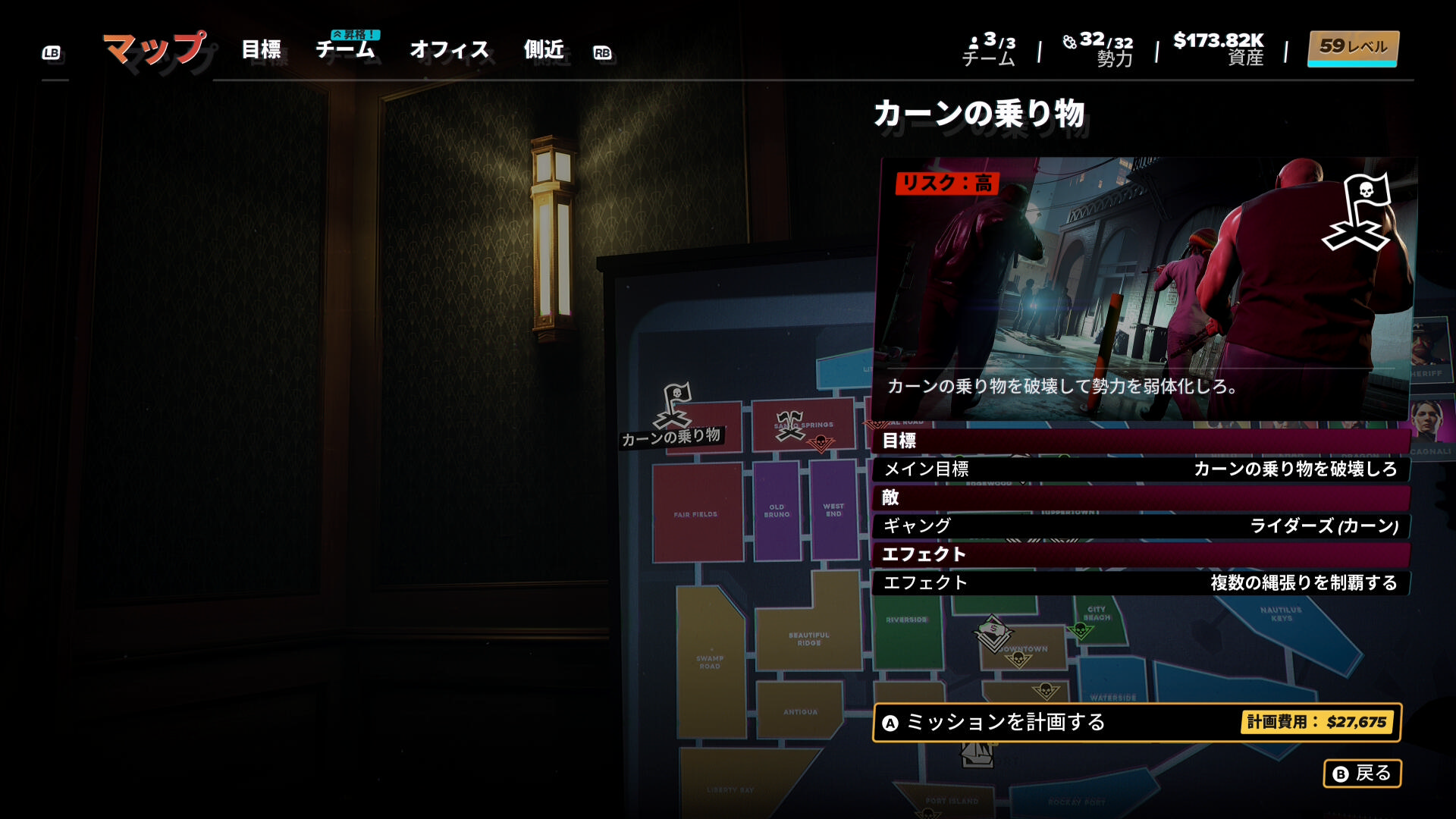
Task: Pick the Old Bruno district tile
Action: point(777,510)
